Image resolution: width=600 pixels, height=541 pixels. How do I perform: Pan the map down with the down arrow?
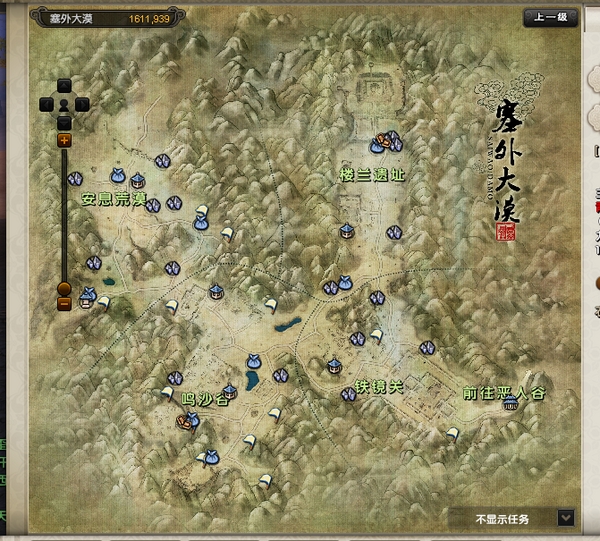[64, 120]
